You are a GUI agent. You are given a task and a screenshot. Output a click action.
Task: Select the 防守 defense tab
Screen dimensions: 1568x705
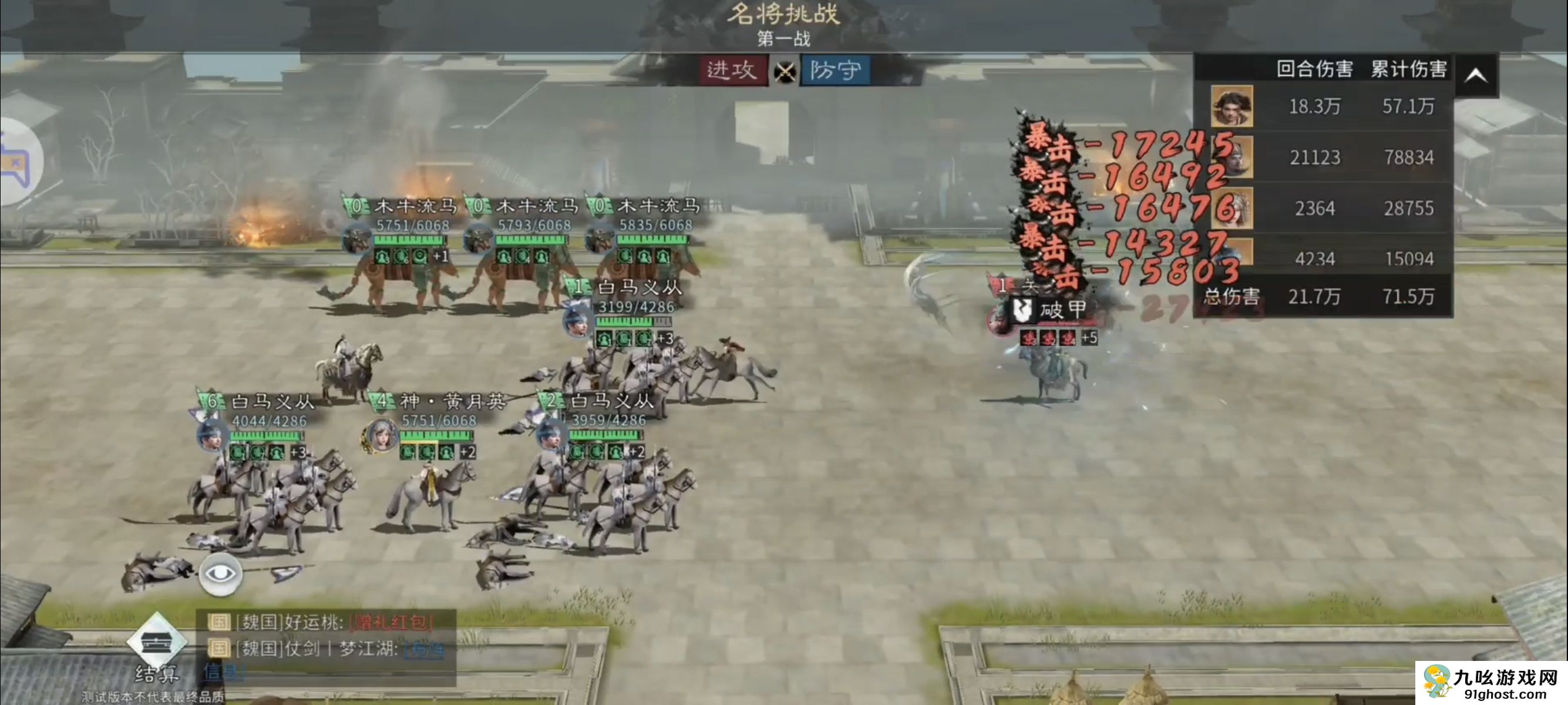pyautogui.click(x=835, y=70)
